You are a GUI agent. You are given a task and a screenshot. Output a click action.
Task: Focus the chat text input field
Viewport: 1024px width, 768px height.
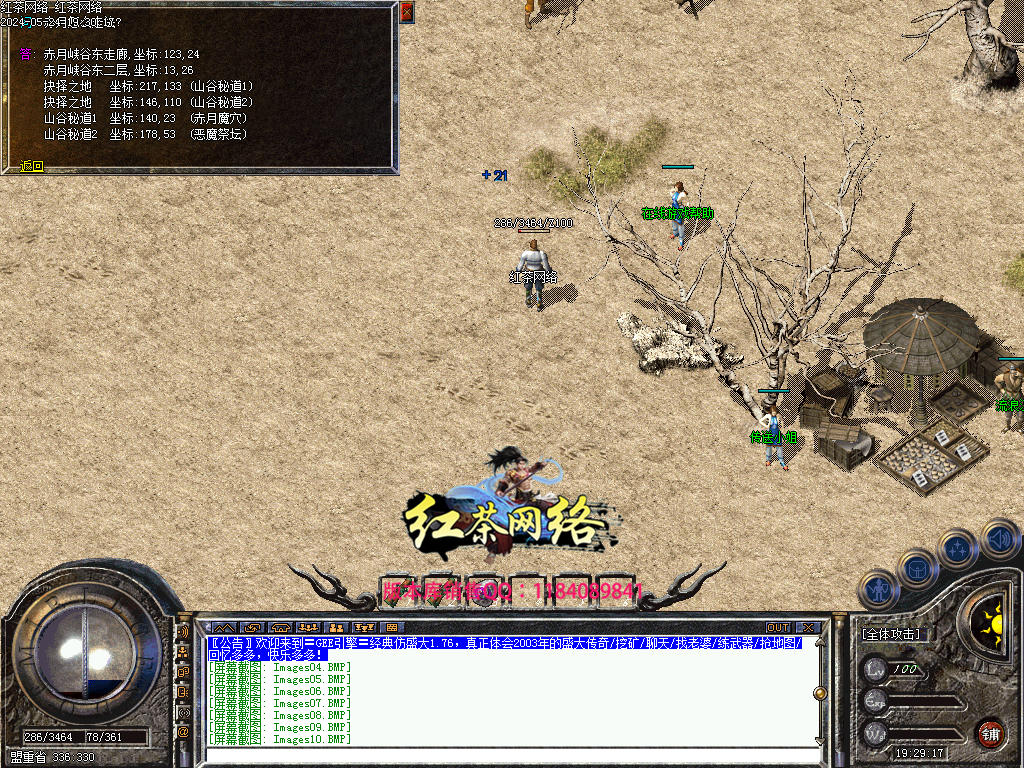coord(510,753)
